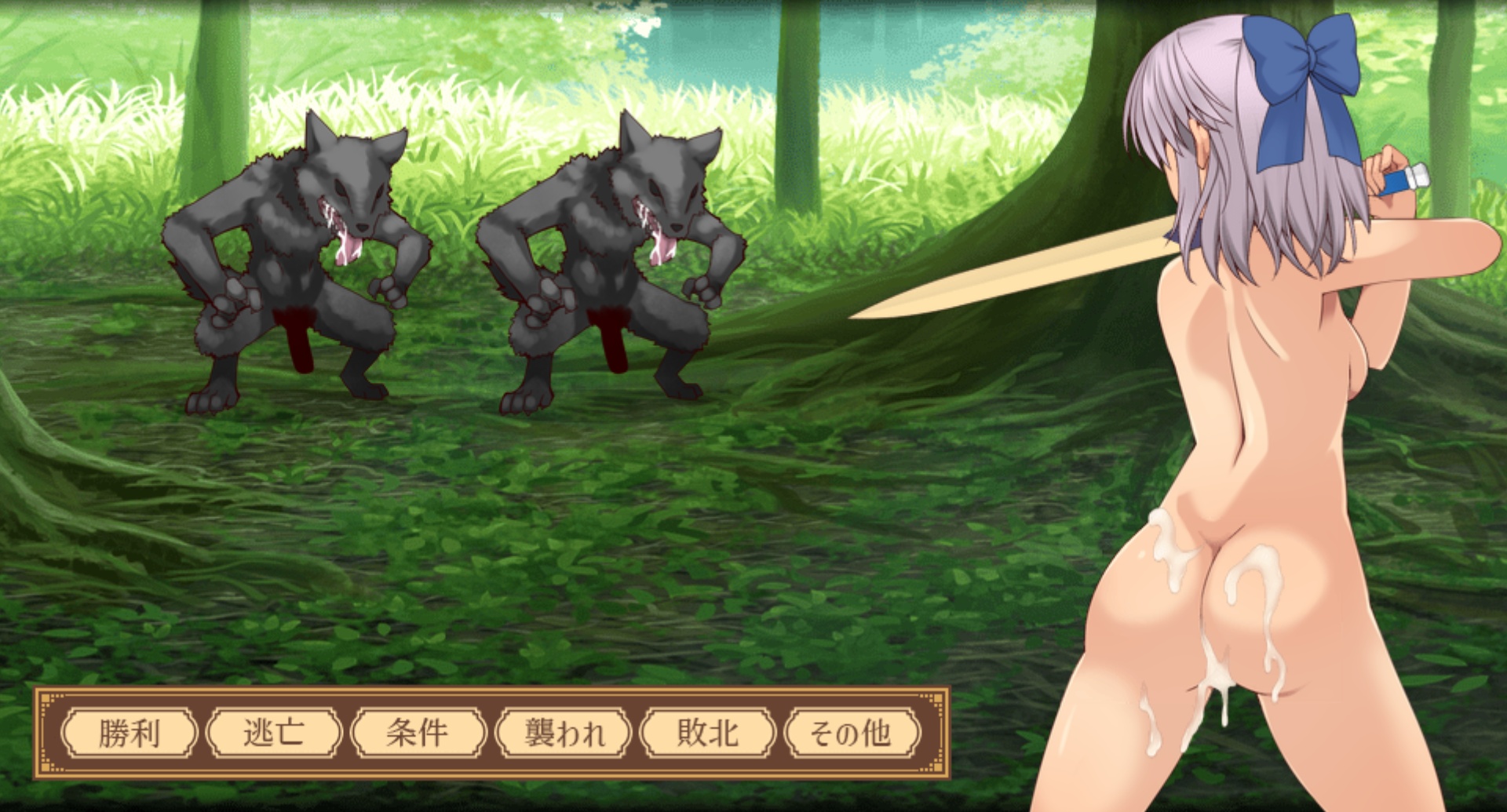
Task: Select the 勝利 (Victory) button
Action: pos(130,734)
